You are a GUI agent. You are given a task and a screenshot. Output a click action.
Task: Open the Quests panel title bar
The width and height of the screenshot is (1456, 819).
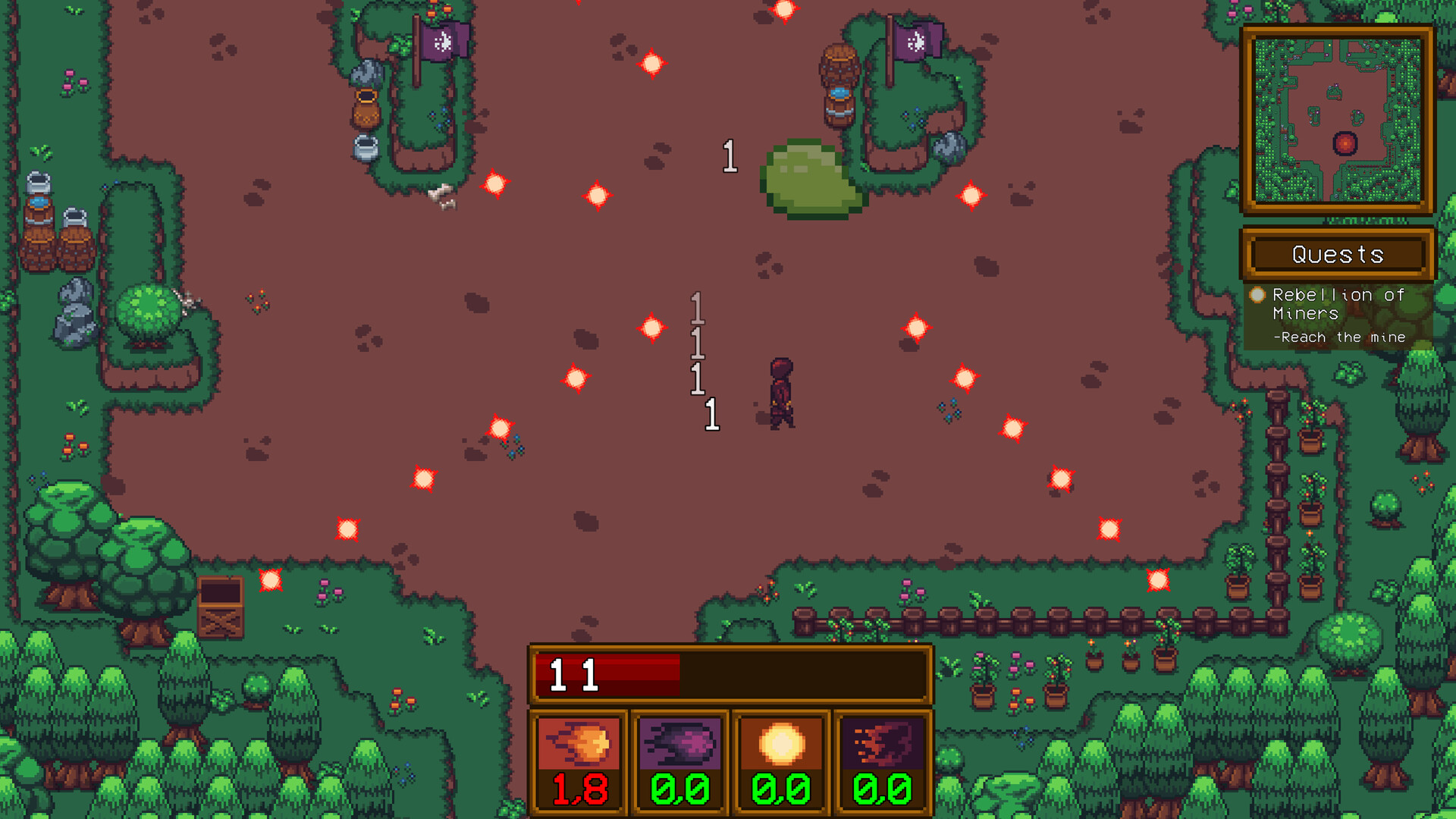point(1337,254)
